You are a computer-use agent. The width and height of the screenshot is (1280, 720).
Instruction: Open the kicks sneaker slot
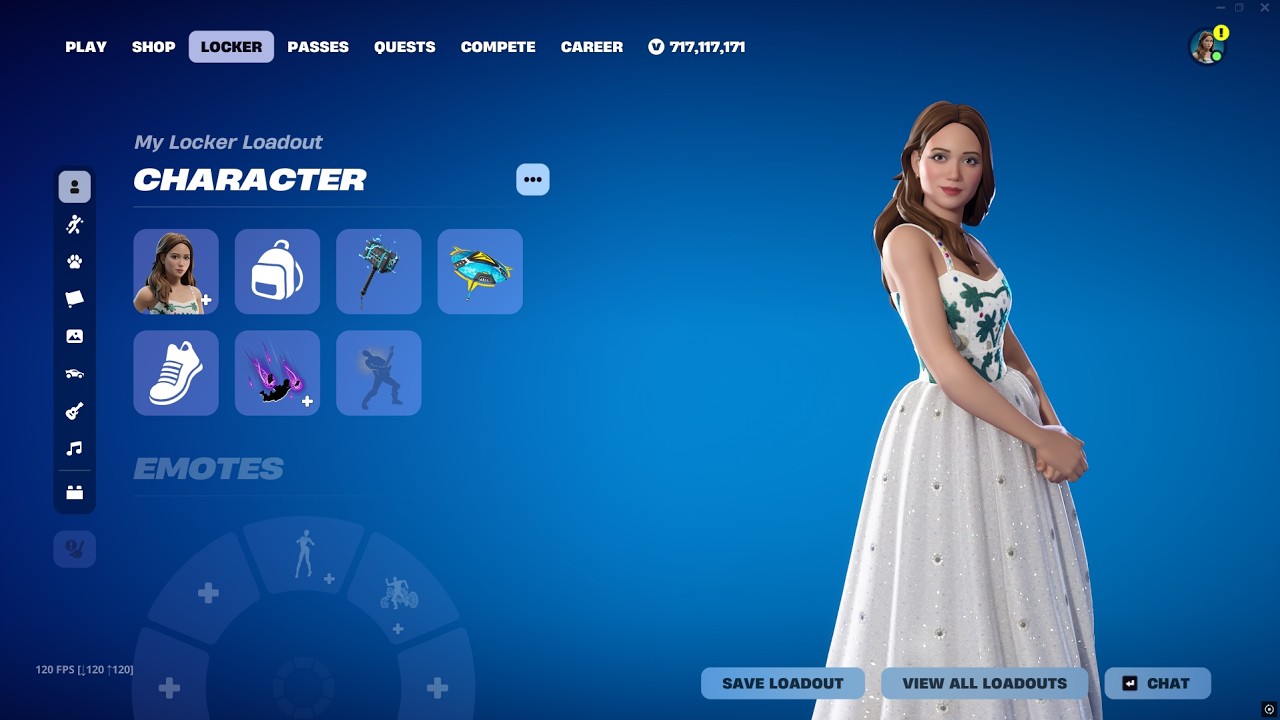[176, 373]
